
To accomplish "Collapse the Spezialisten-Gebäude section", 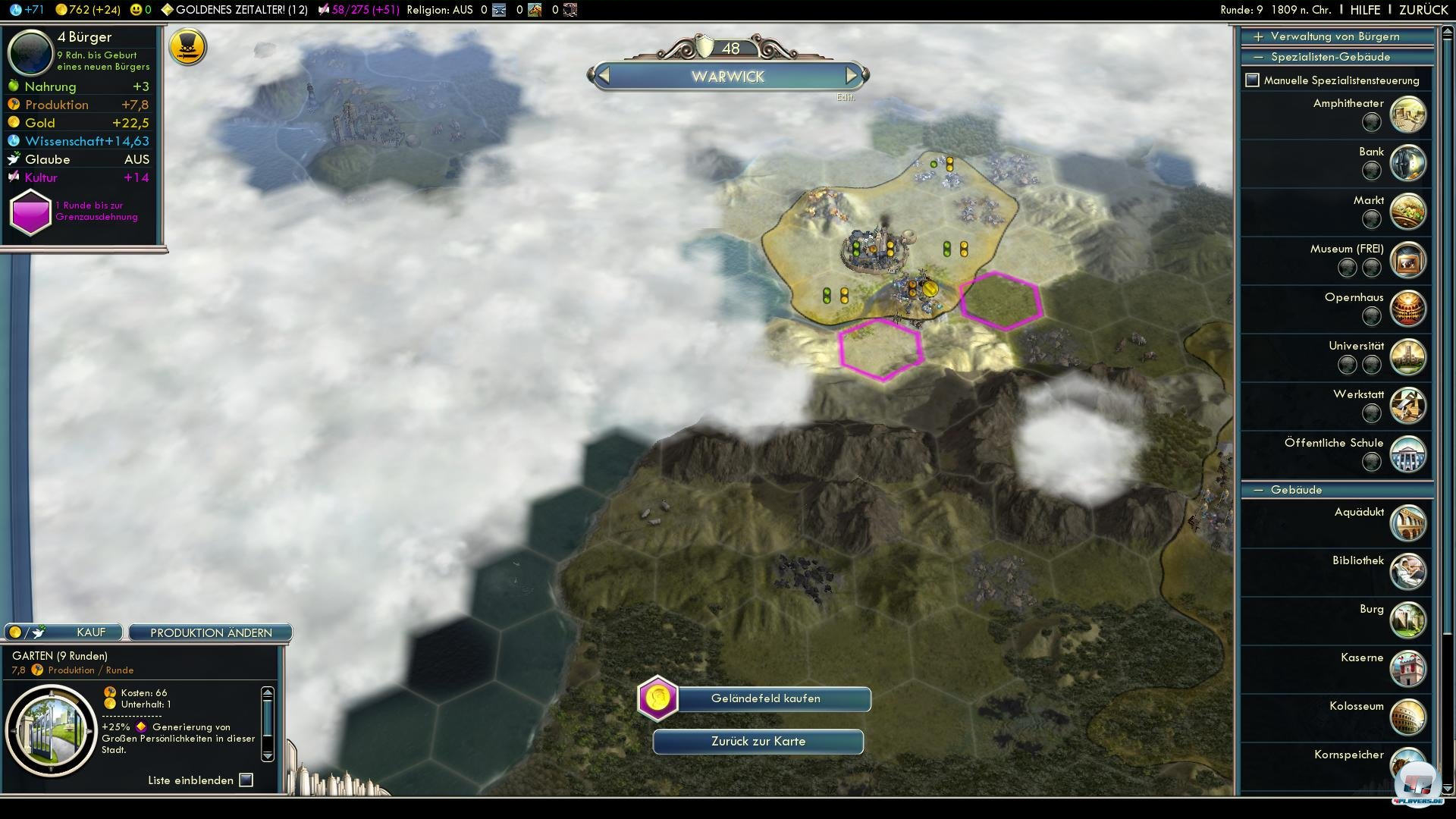I will click(x=1259, y=57).
